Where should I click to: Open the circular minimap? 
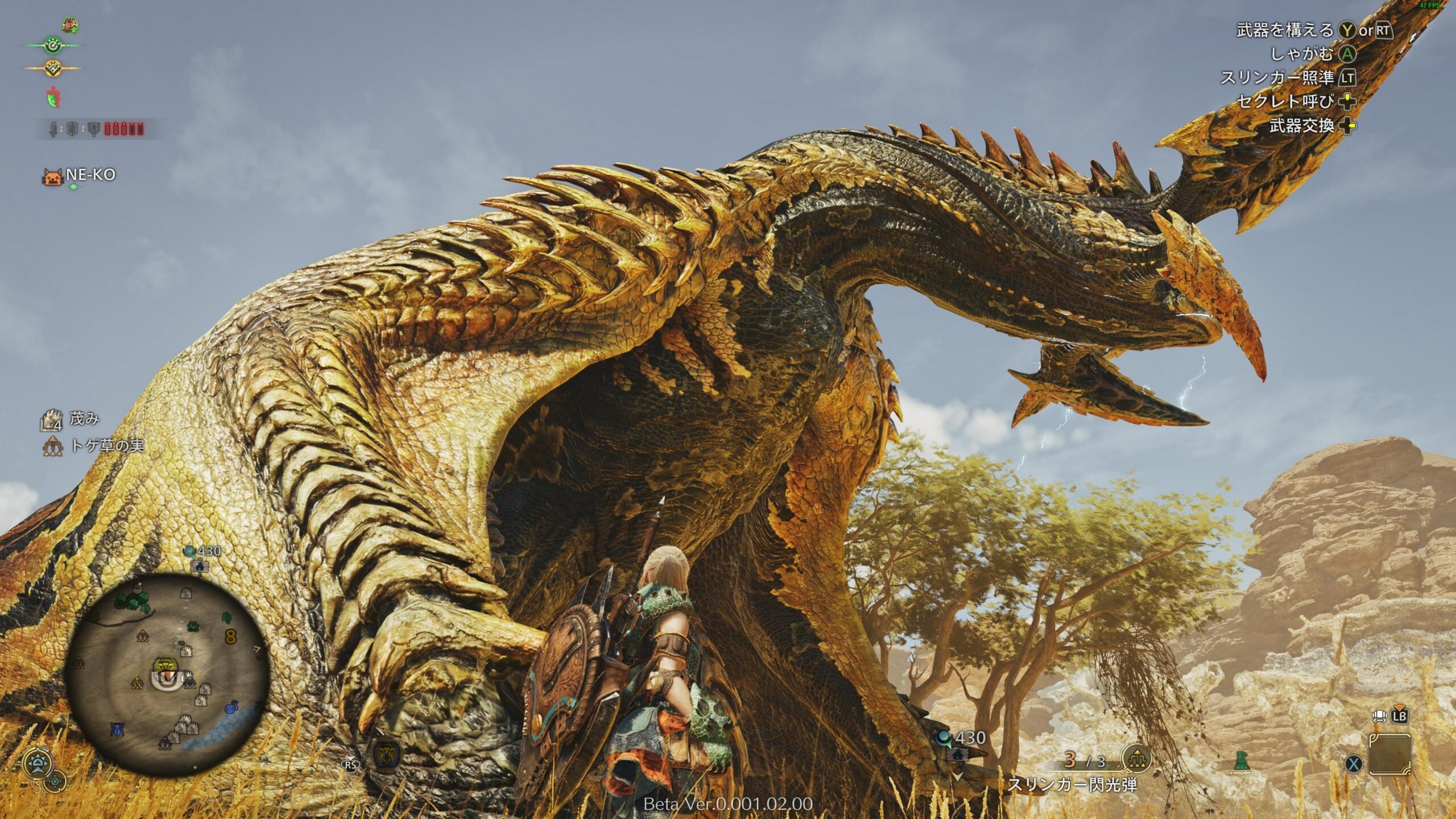coord(167,676)
